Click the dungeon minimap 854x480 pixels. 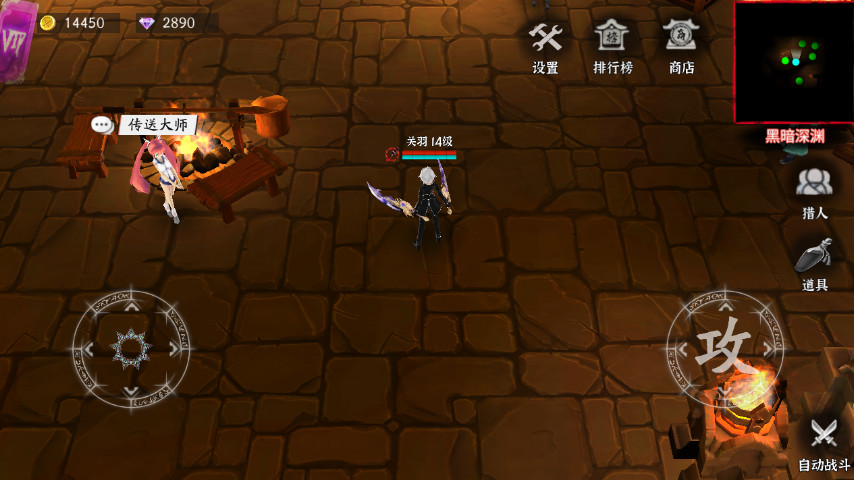[x=794, y=62]
